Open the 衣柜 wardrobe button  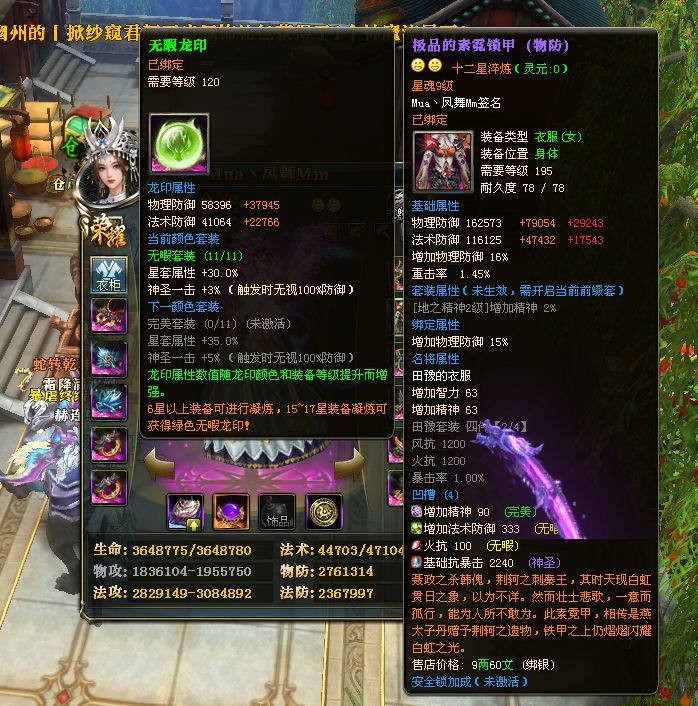point(108,274)
